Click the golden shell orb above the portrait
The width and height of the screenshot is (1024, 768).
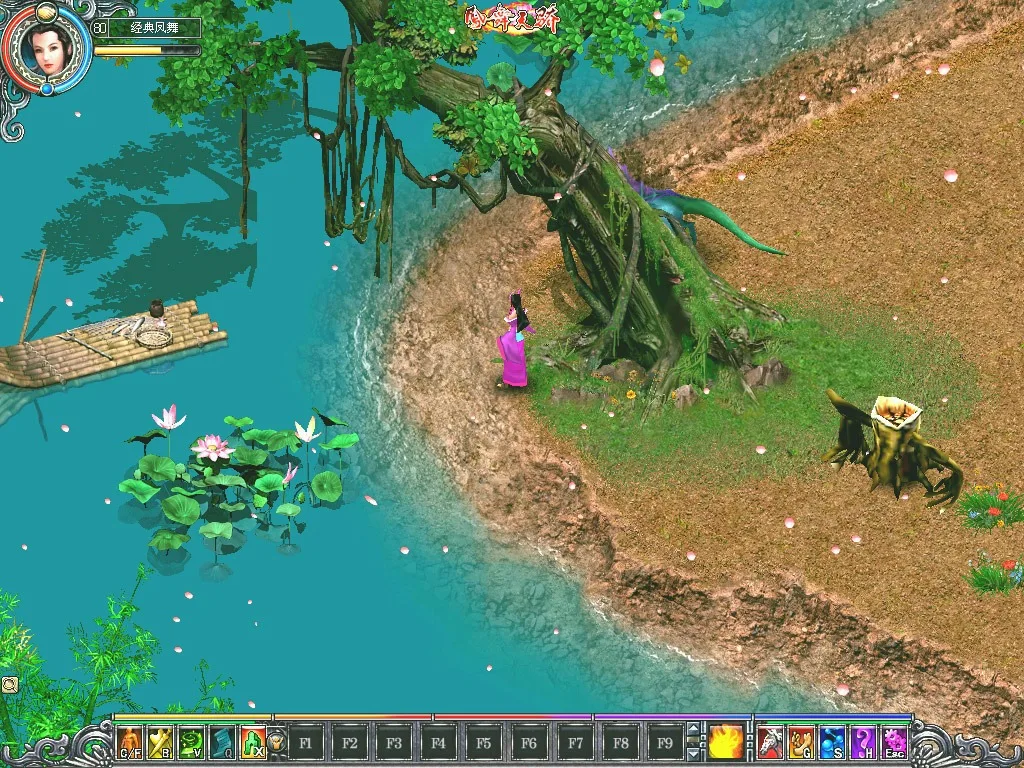(46, 12)
